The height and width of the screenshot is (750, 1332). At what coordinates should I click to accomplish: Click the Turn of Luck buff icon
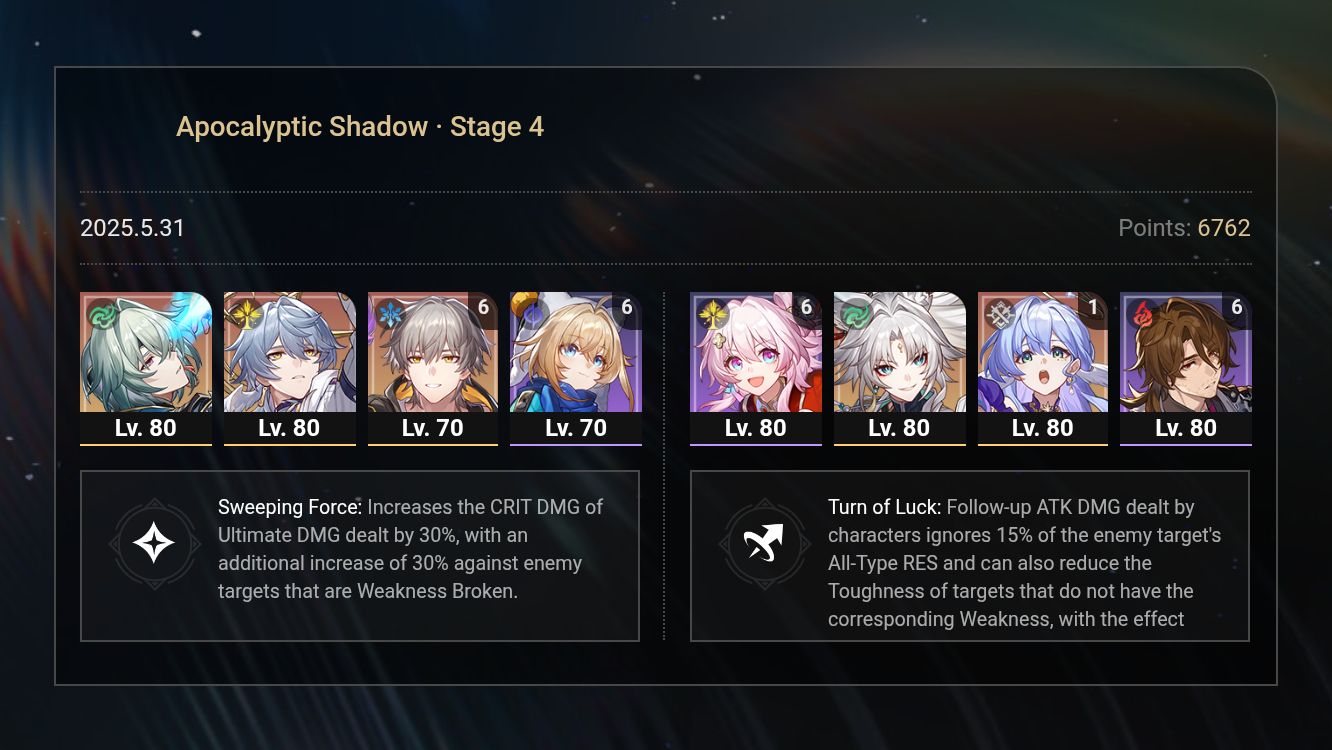764,544
